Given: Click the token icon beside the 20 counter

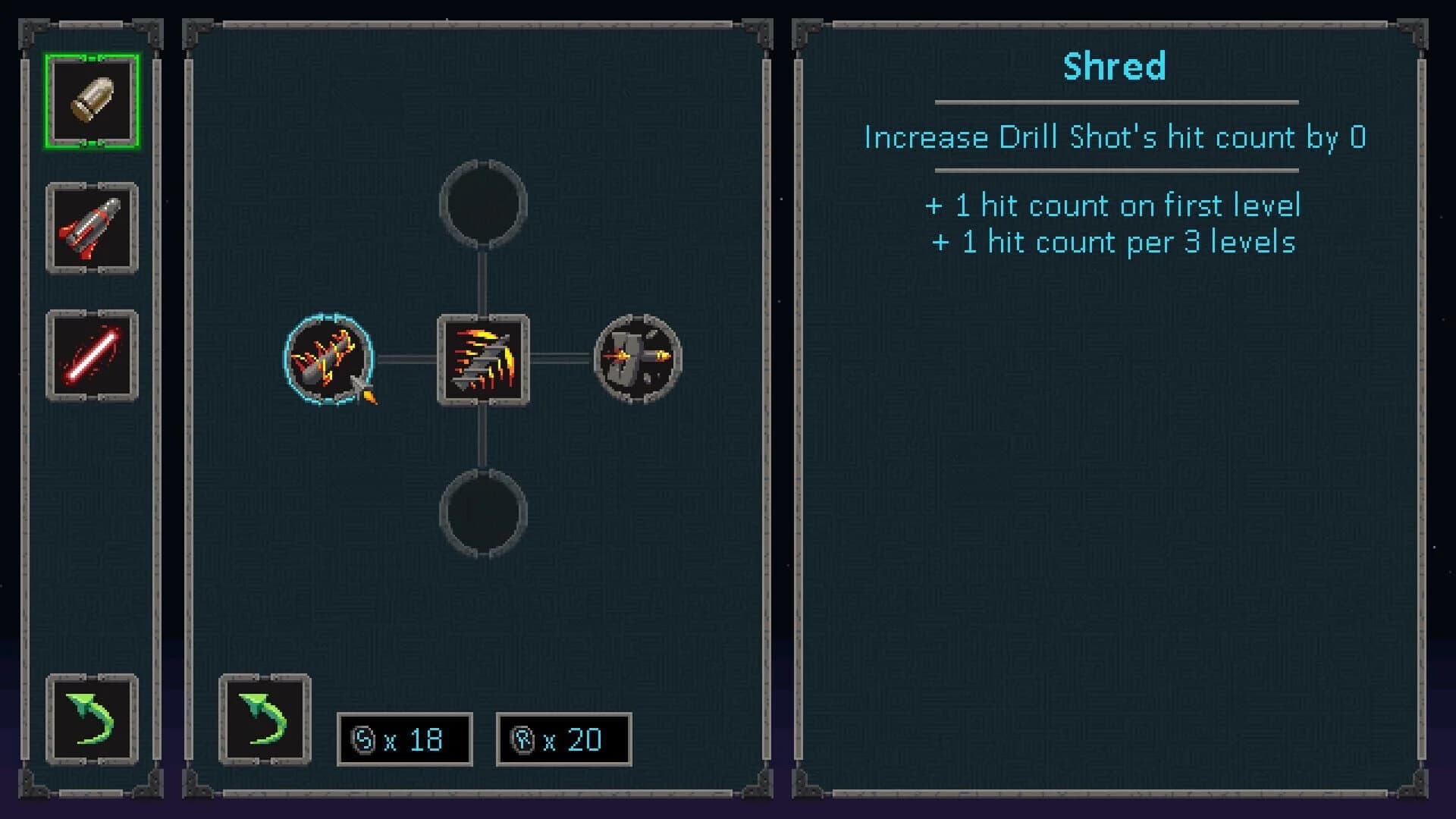Looking at the screenshot, I should click(x=522, y=739).
